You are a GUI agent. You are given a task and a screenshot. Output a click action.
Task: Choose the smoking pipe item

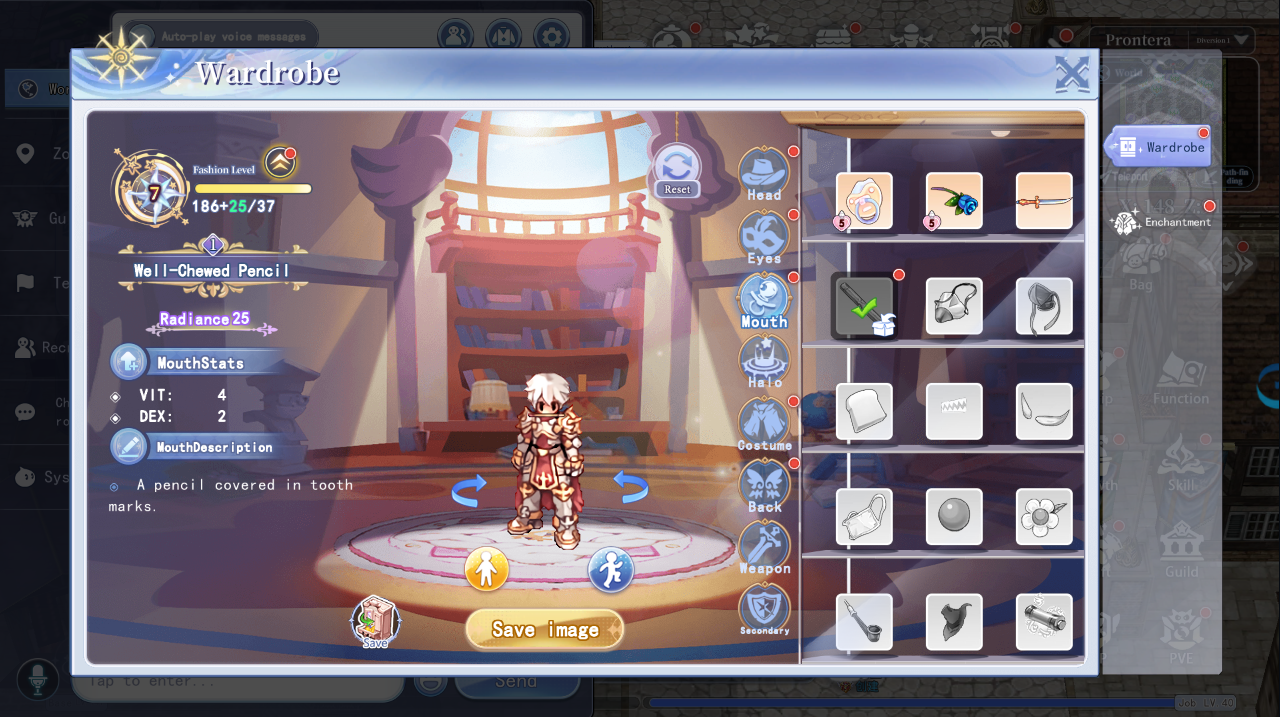[x=864, y=621]
